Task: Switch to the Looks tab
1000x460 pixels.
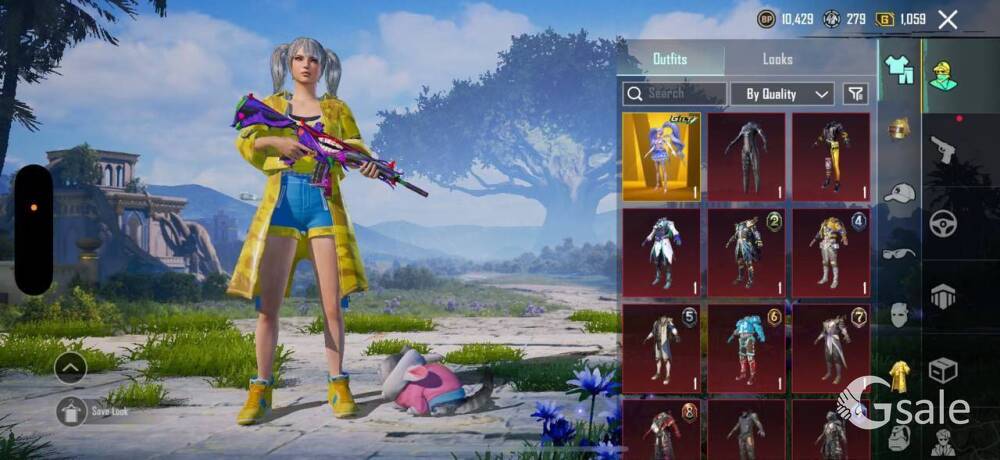Action: point(777,59)
